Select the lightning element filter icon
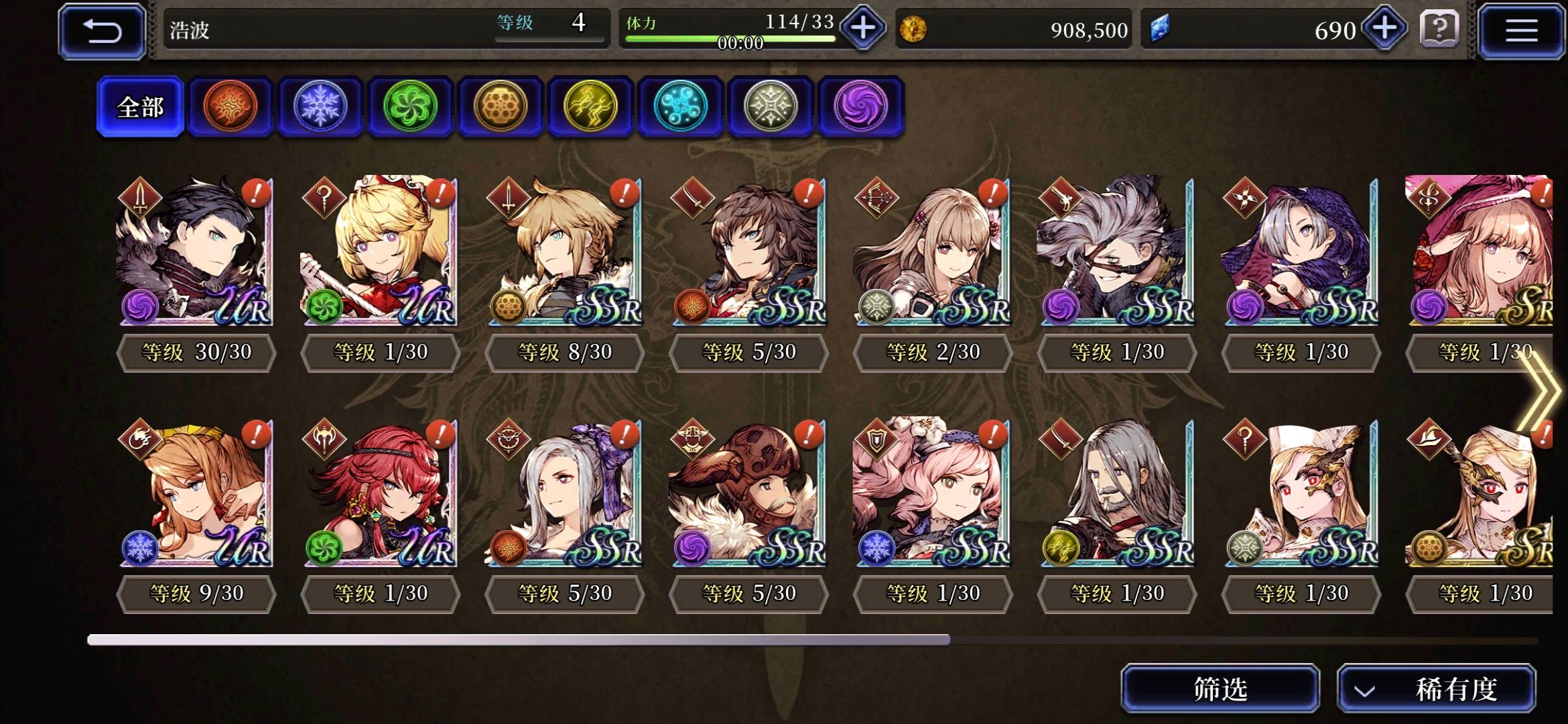This screenshot has height=724, width=1568. [x=590, y=107]
